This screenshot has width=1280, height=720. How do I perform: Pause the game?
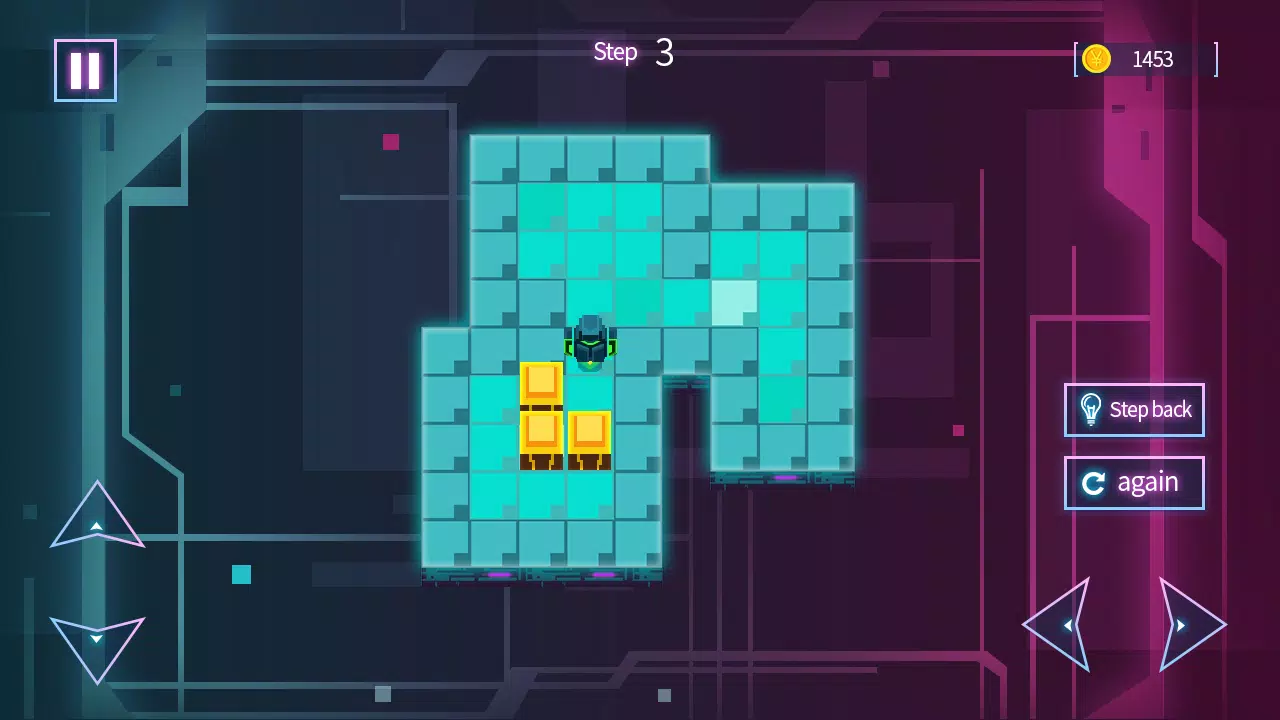pyautogui.click(x=85, y=70)
